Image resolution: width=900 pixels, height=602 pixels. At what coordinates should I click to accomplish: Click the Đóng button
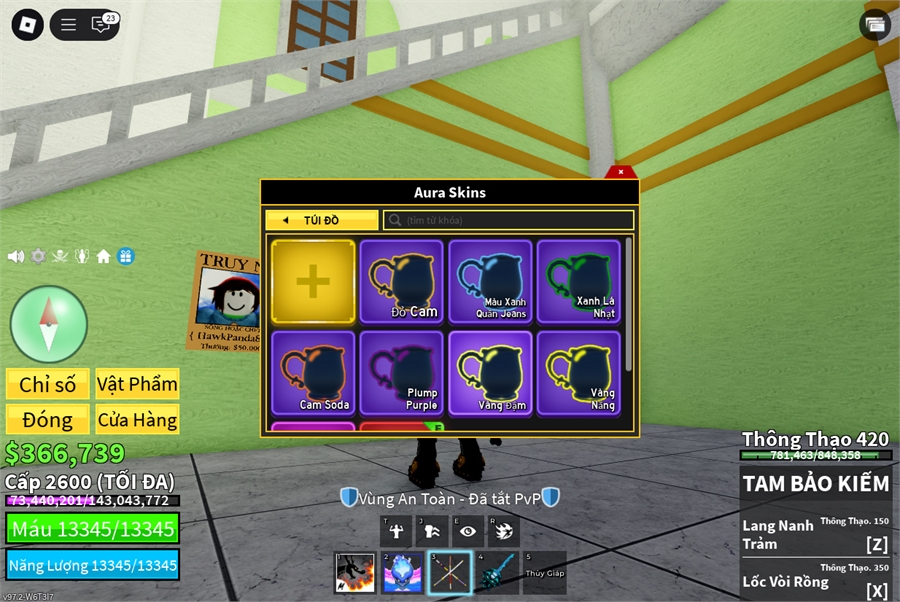(x=48, y=419)
